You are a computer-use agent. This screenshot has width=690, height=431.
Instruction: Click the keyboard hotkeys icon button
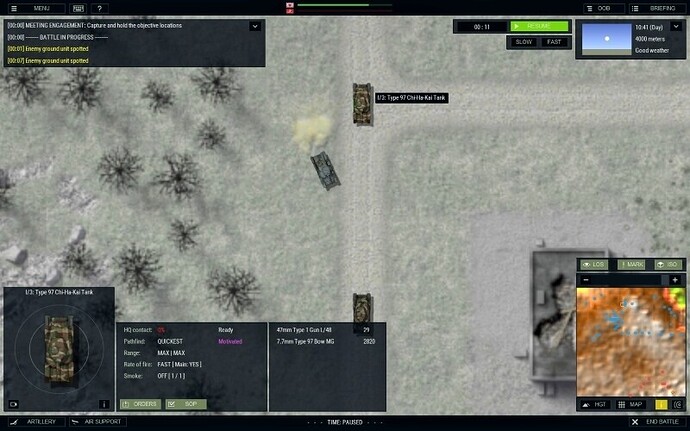pyautogui.click(x=80, y=8)
